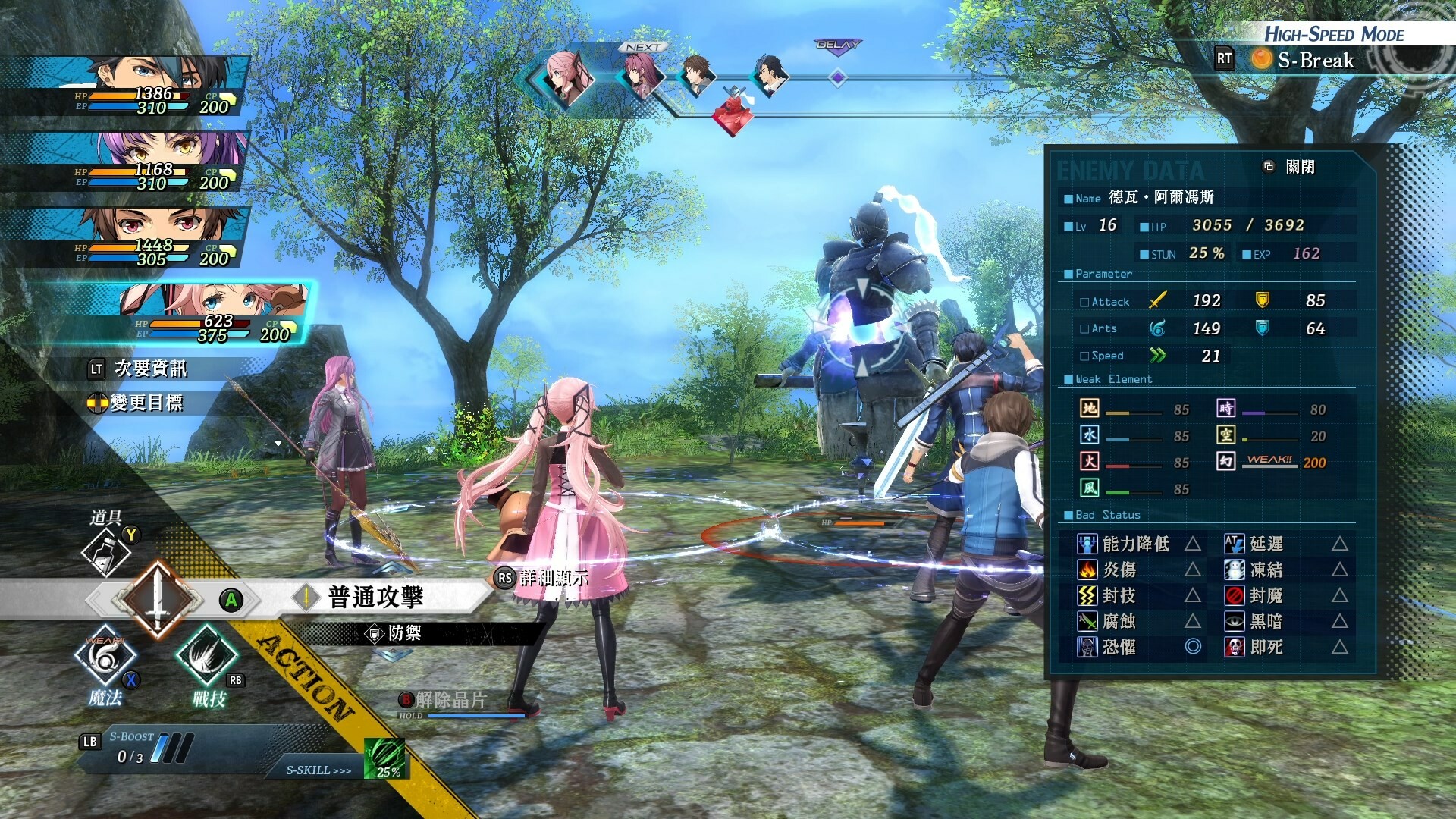The width and height of the screenshot is (1456, 819).
Task: Click the S-Break orb icon
Action: click(1262, 61)
